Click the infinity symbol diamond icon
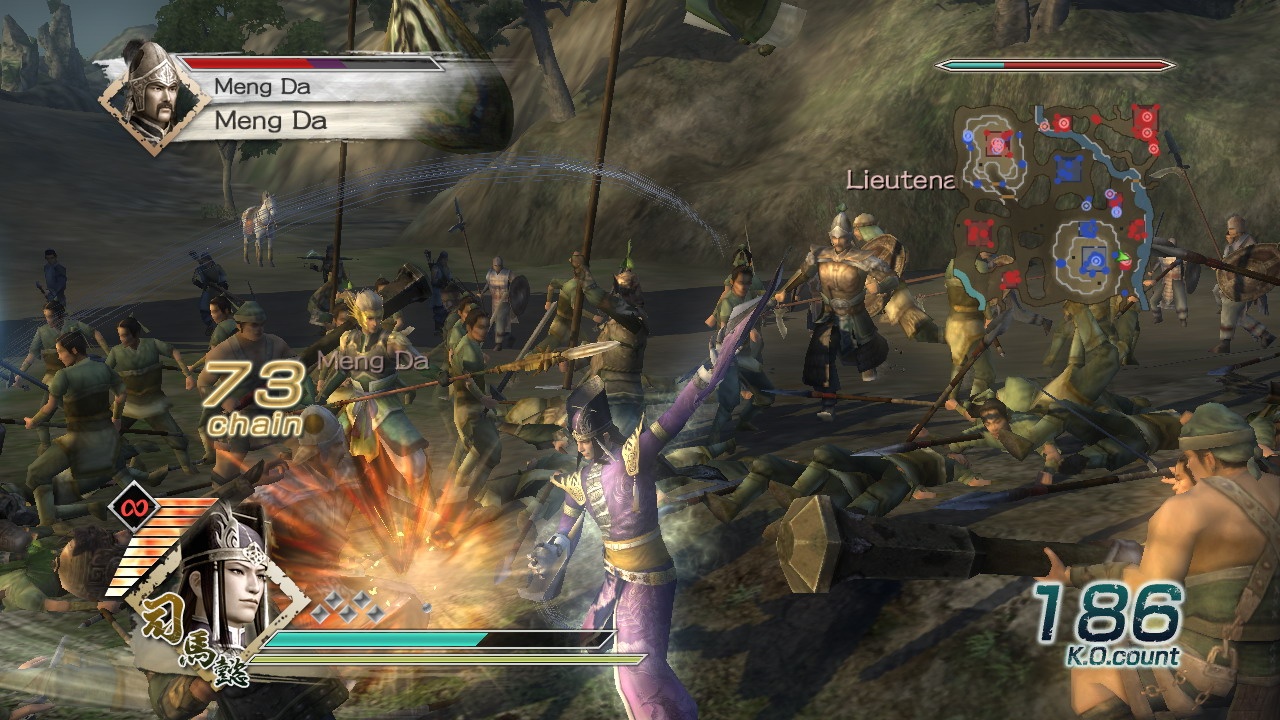Viewport: 1280px width, 720px height. click(x=129, y=505)
